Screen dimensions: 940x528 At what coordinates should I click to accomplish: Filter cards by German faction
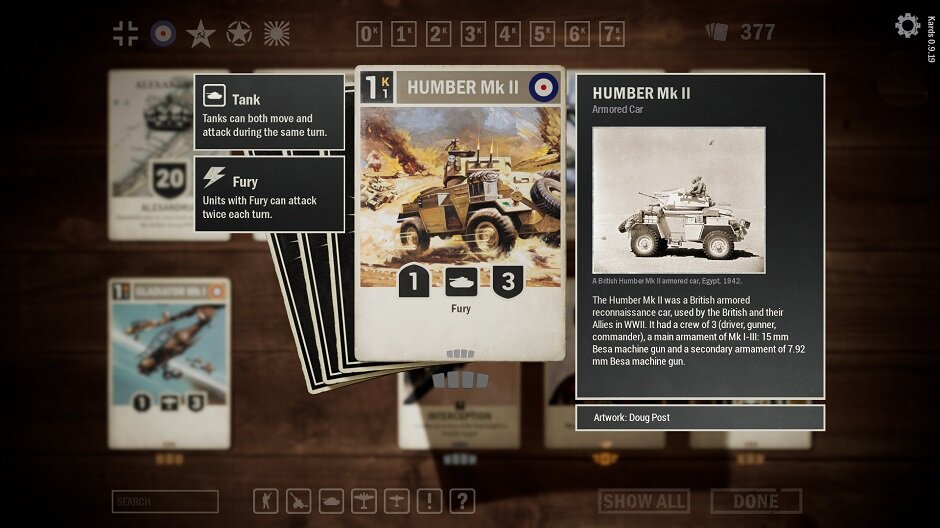[126, 33]
